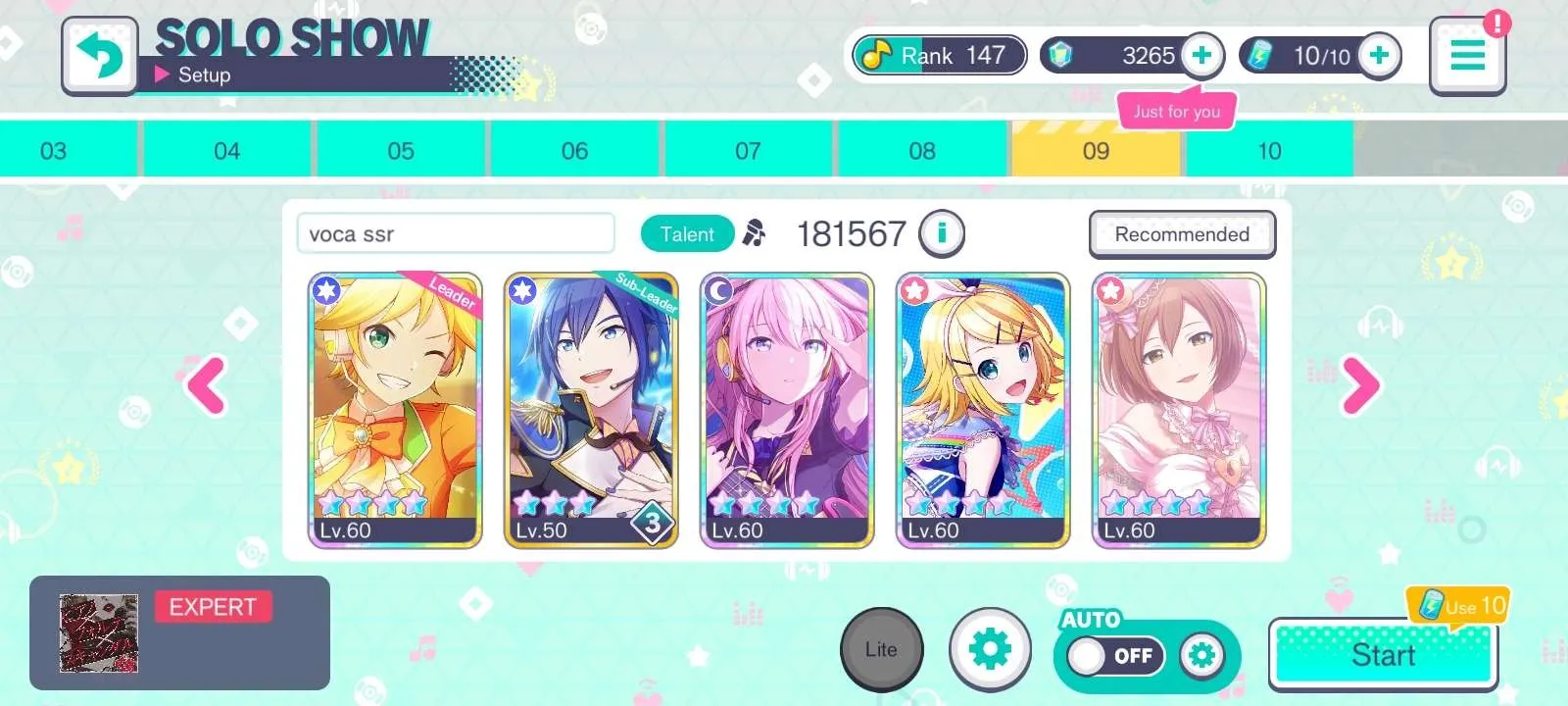Image resolution: width=1568 pixels, height=706 pixels.
Task: Open the song and EXPERT difficulty panel
Action: (179, 632)
